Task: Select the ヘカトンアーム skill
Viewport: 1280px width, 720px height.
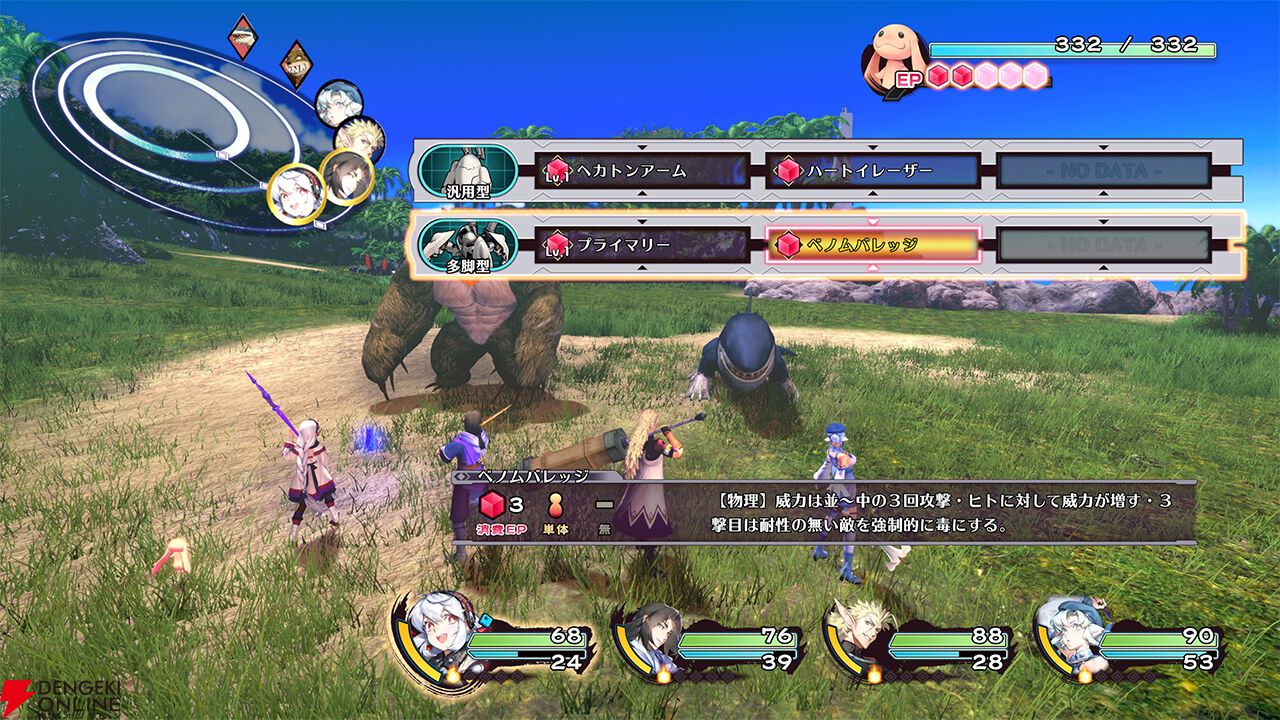Action: click(x=642, y=171)
